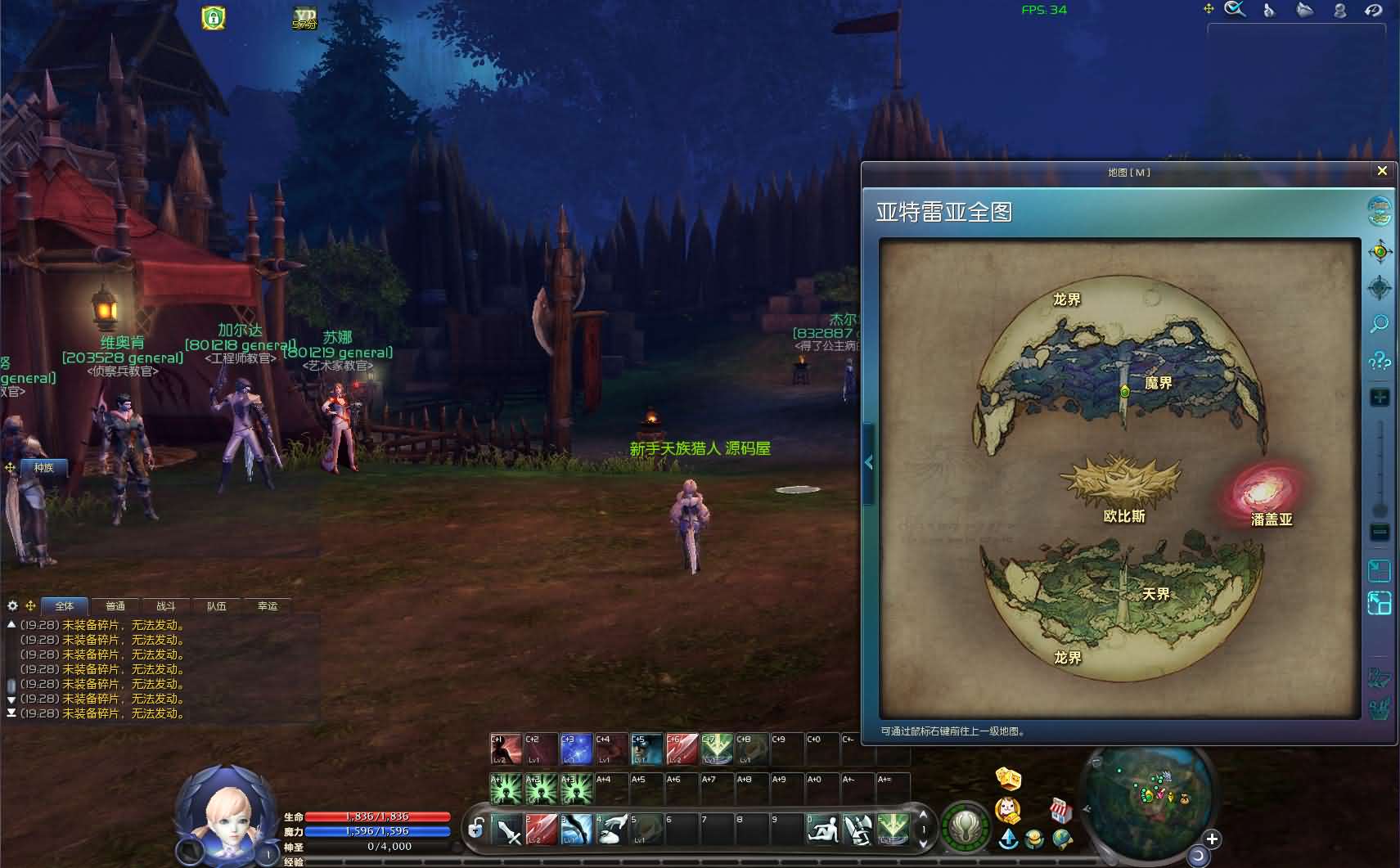Image resolution: width=1400 pixels, height=868 pixels.
Task: Collapse the map's left side arrow panel
Action: point(869,463)
